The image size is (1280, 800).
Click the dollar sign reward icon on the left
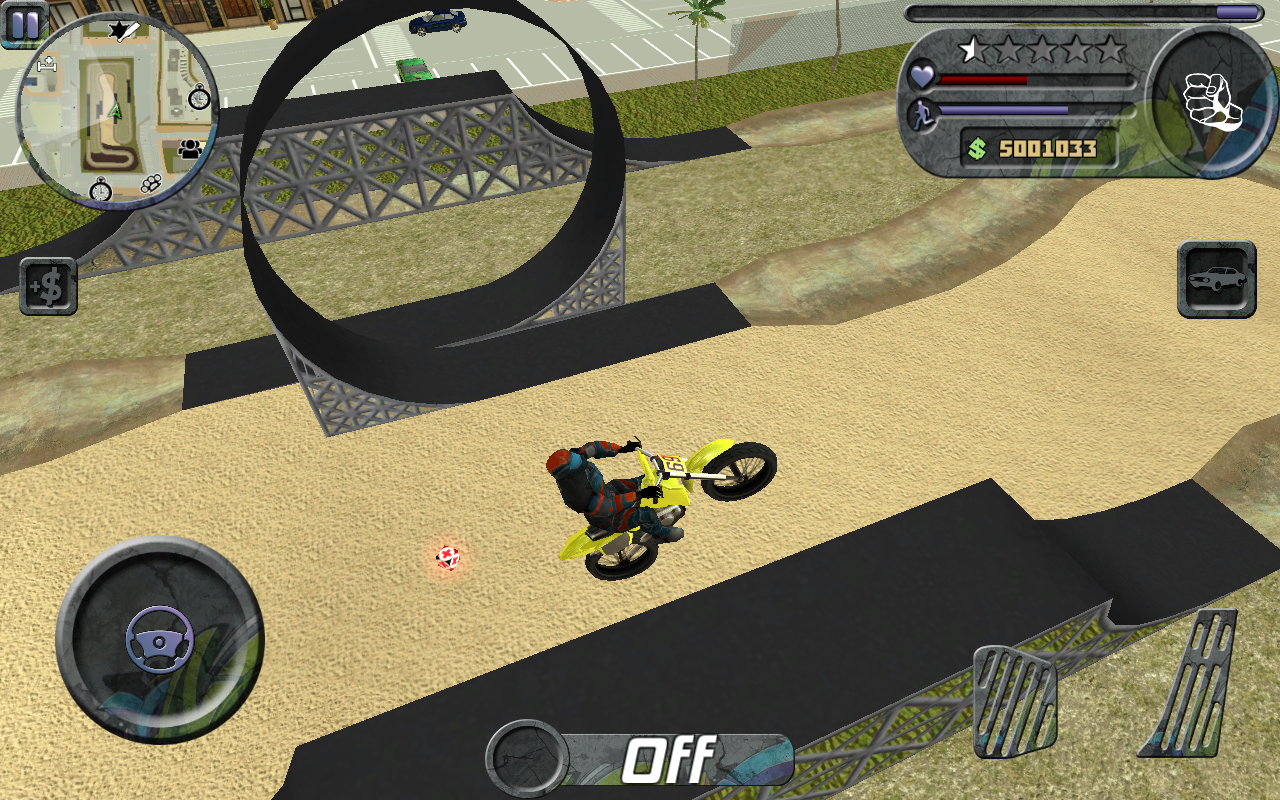pos(47,287)
